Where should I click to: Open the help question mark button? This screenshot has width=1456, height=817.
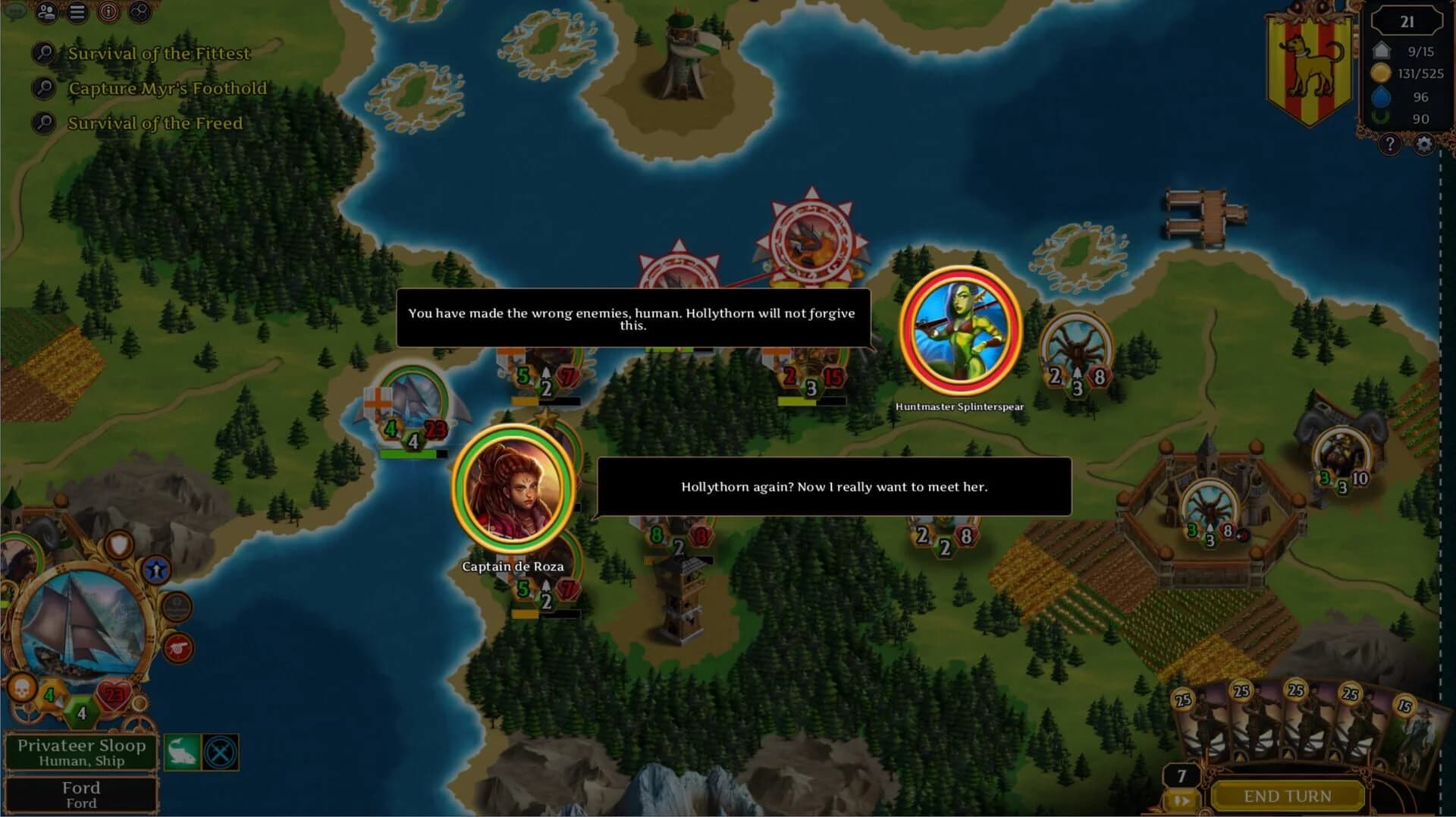[1391, 142]
